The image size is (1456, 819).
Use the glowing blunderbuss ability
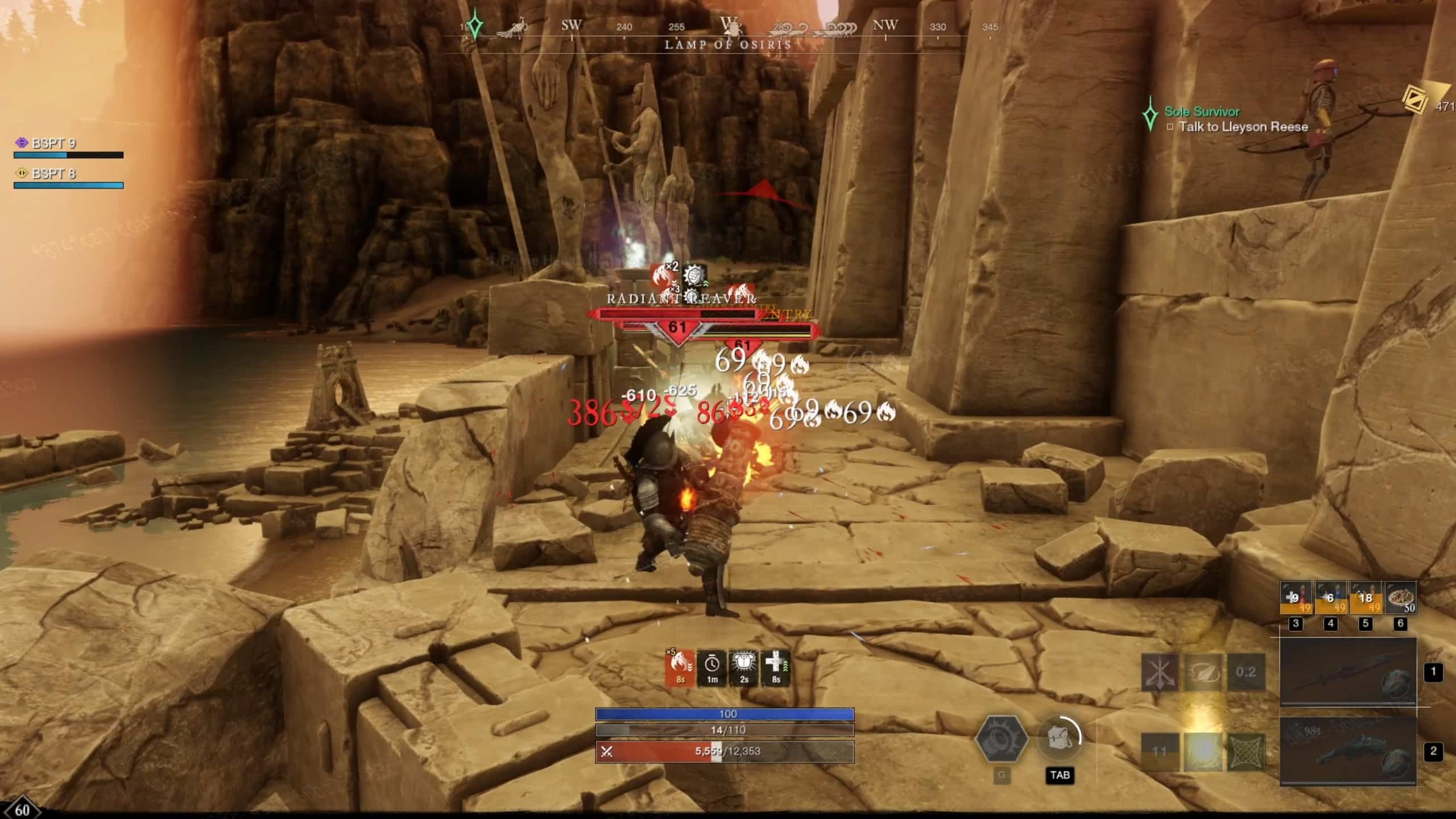[1203, 751]
